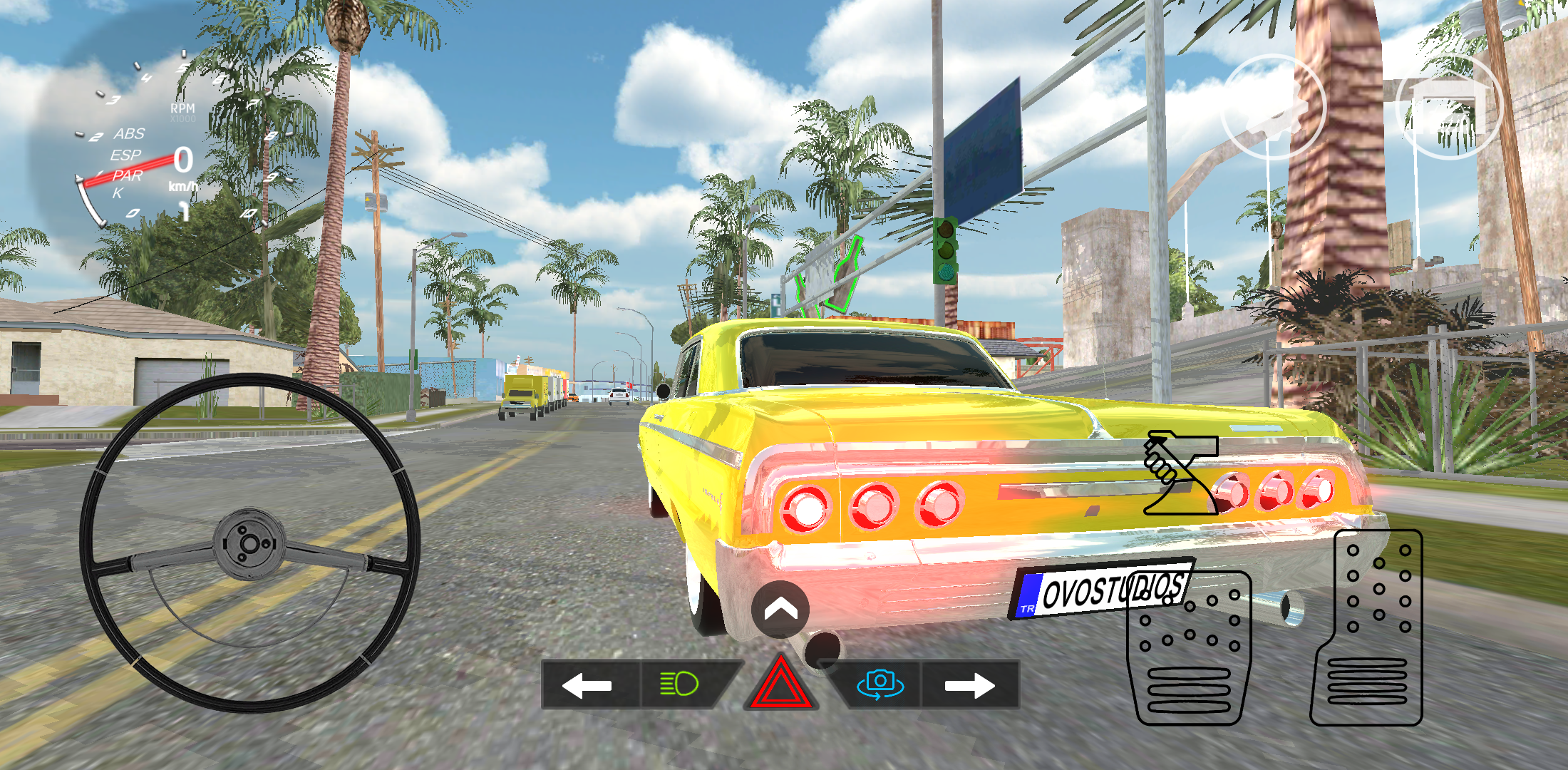This screenshot has width=1568, height=770.
Task: Turn the steering wheel center hub
Action: coord(249,543)
